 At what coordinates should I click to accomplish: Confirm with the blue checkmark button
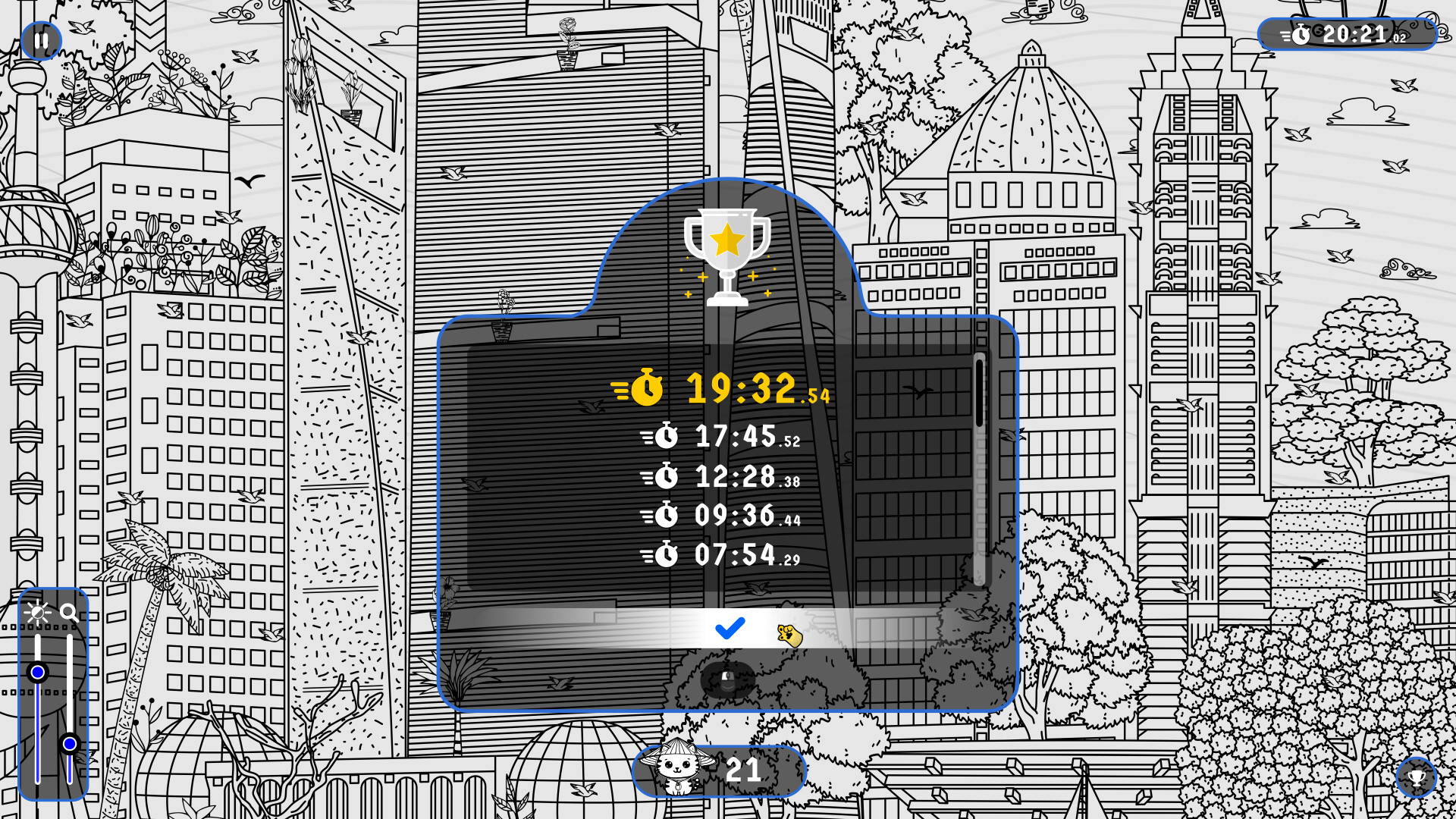728,629
